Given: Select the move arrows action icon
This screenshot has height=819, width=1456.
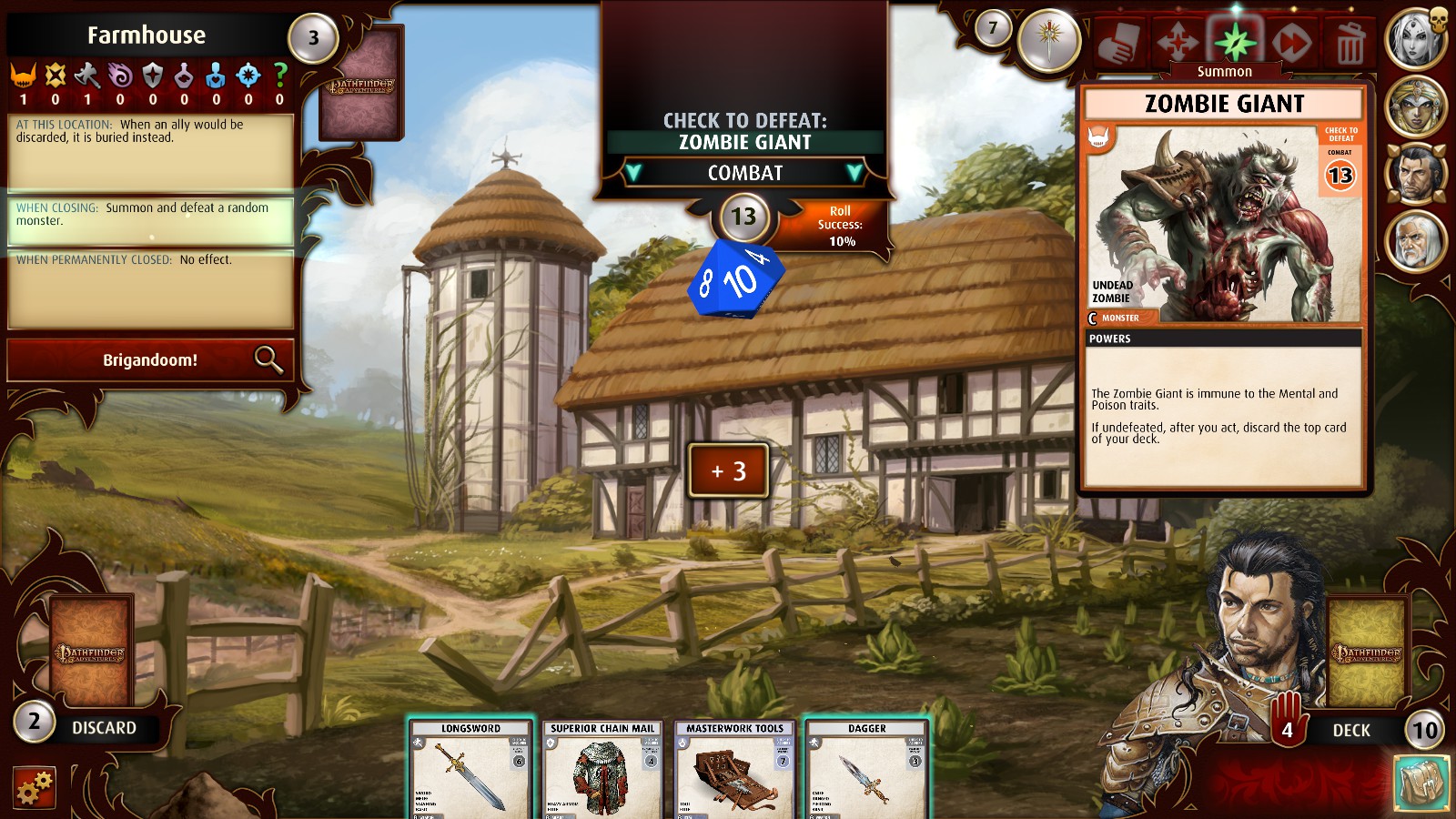Looking at the screenshot, I should pos(1178,42).
